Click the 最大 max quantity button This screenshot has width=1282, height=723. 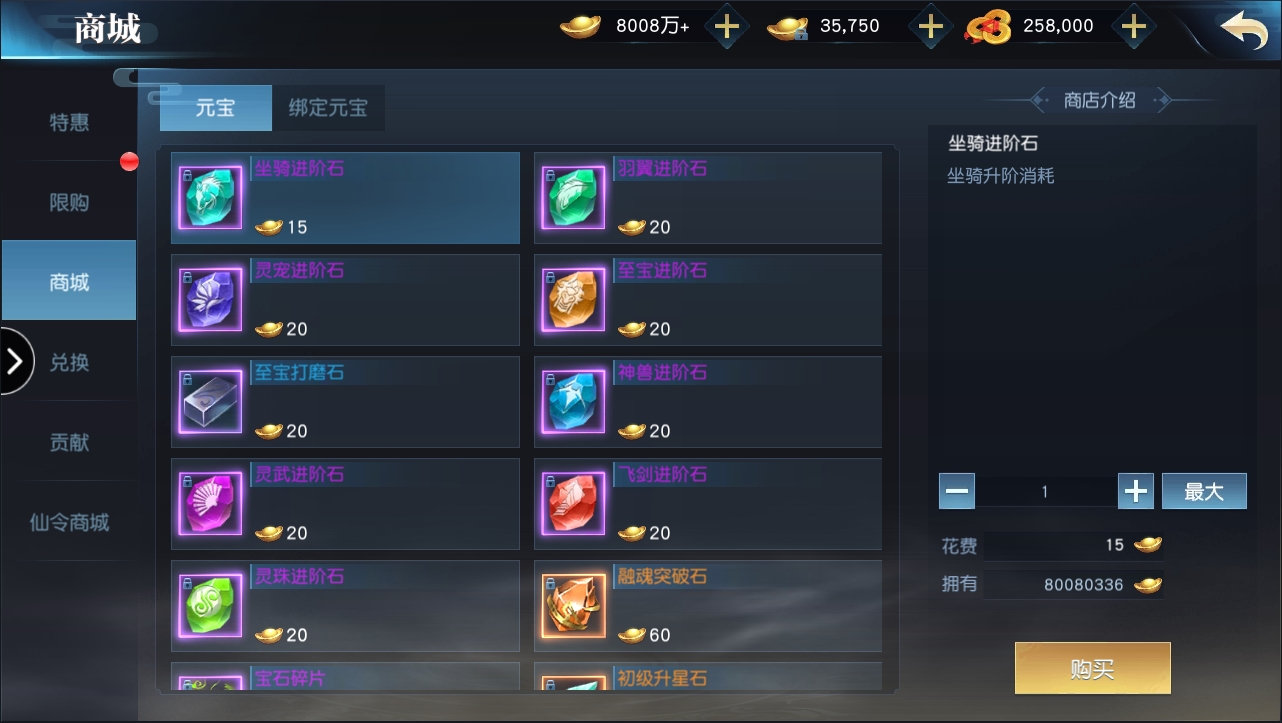click(1204, 491)
